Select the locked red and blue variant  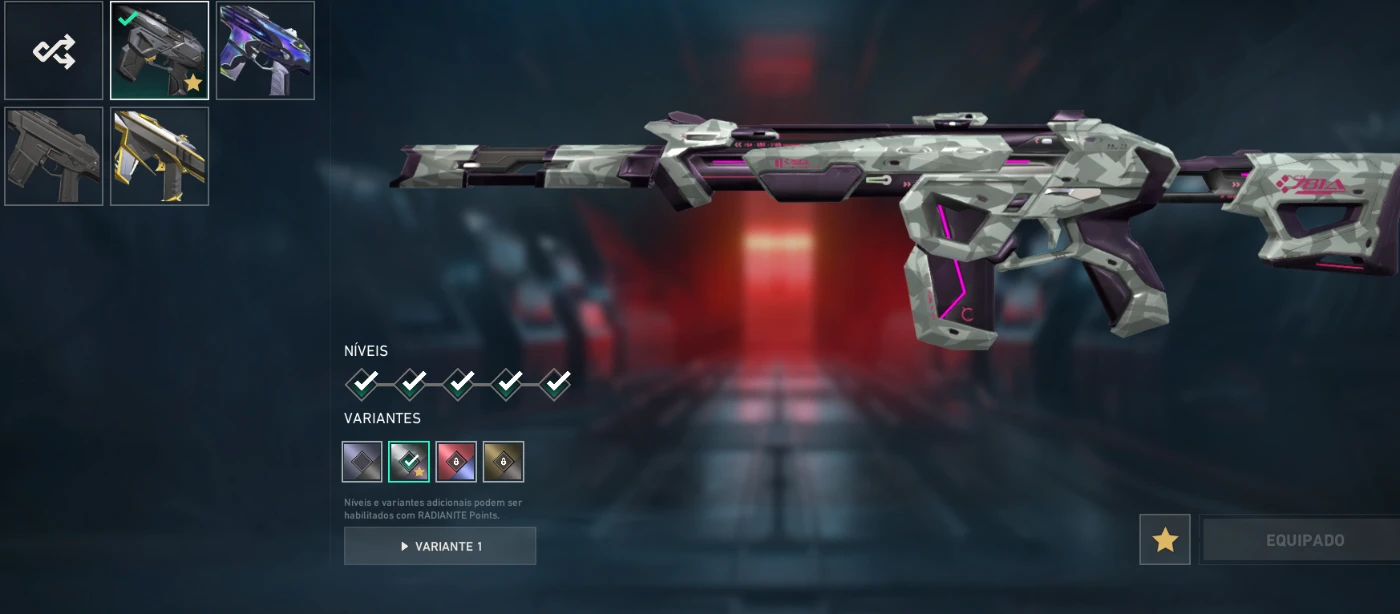pyautogui.click(x=456, y=462)
